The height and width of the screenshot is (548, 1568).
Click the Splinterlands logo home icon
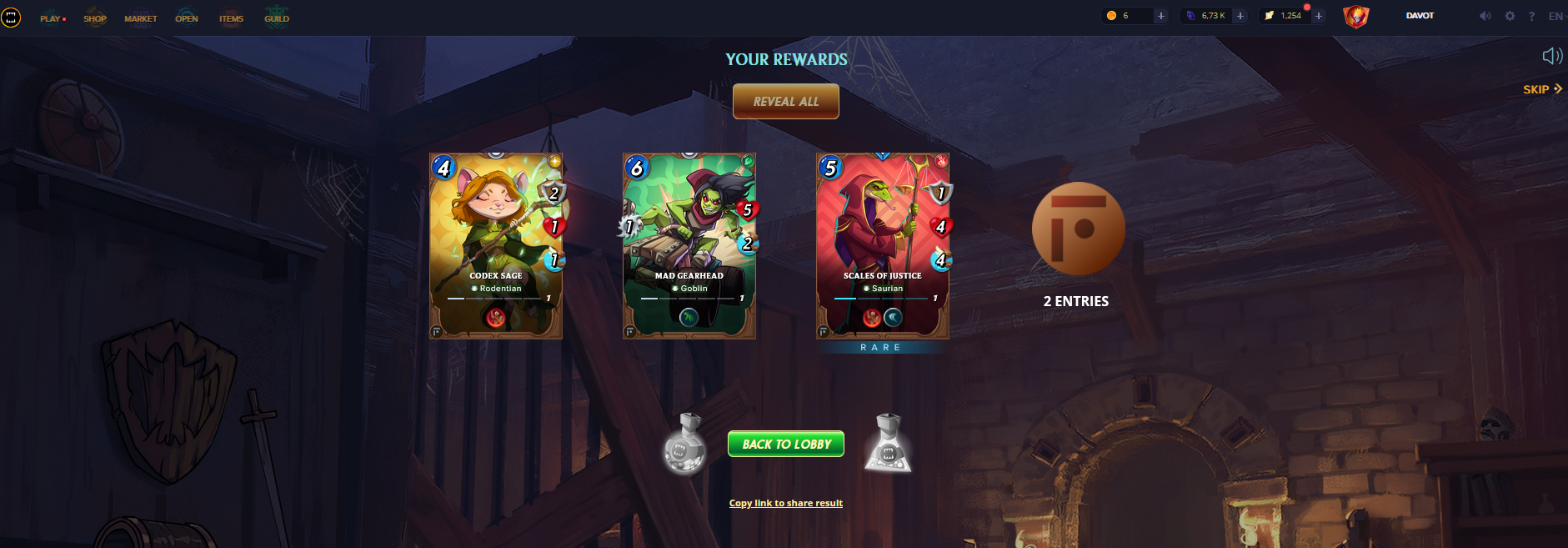coord(11,18)
